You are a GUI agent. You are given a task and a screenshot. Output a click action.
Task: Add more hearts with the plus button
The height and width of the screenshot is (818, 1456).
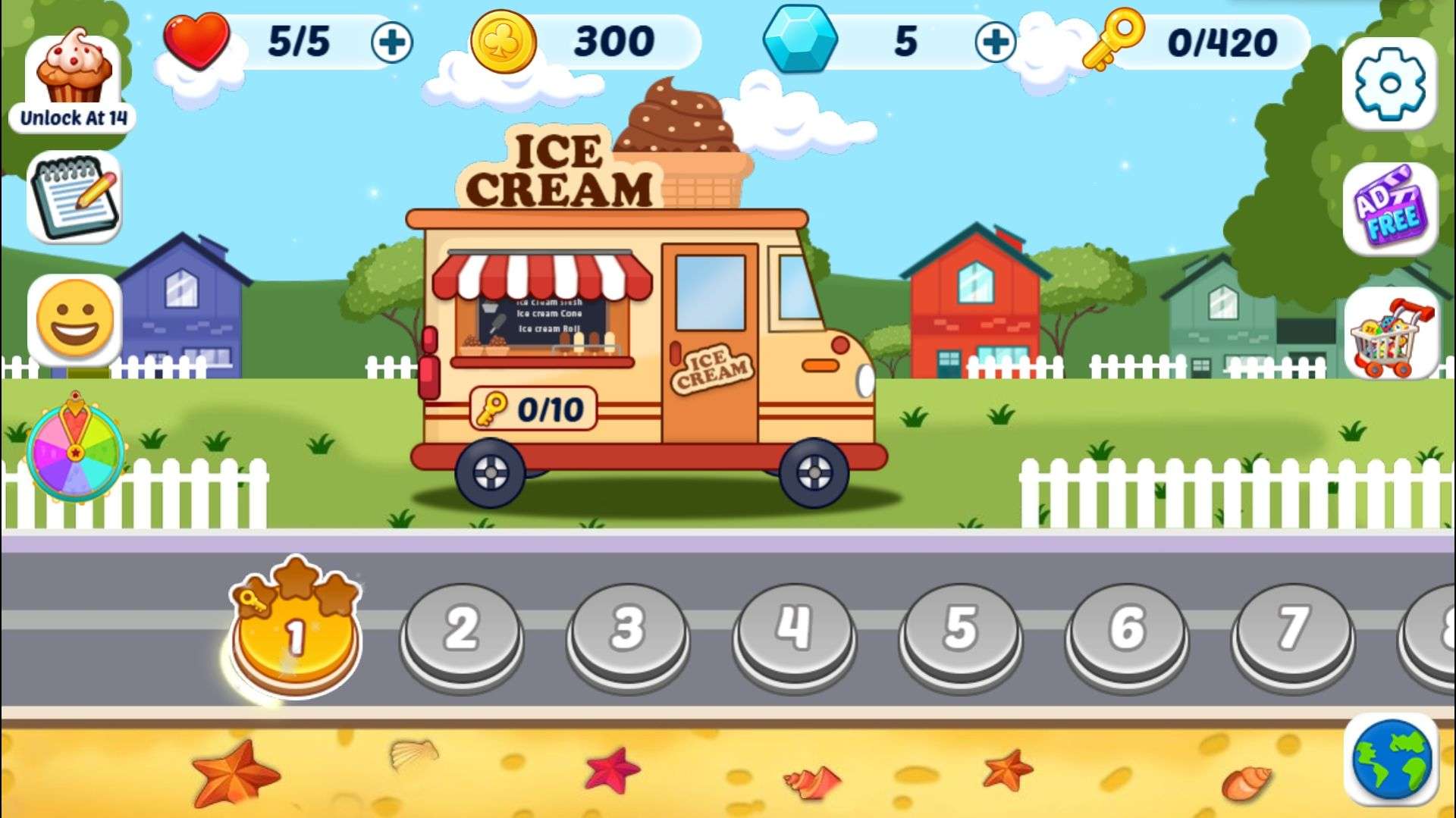[x=391, y=42]
